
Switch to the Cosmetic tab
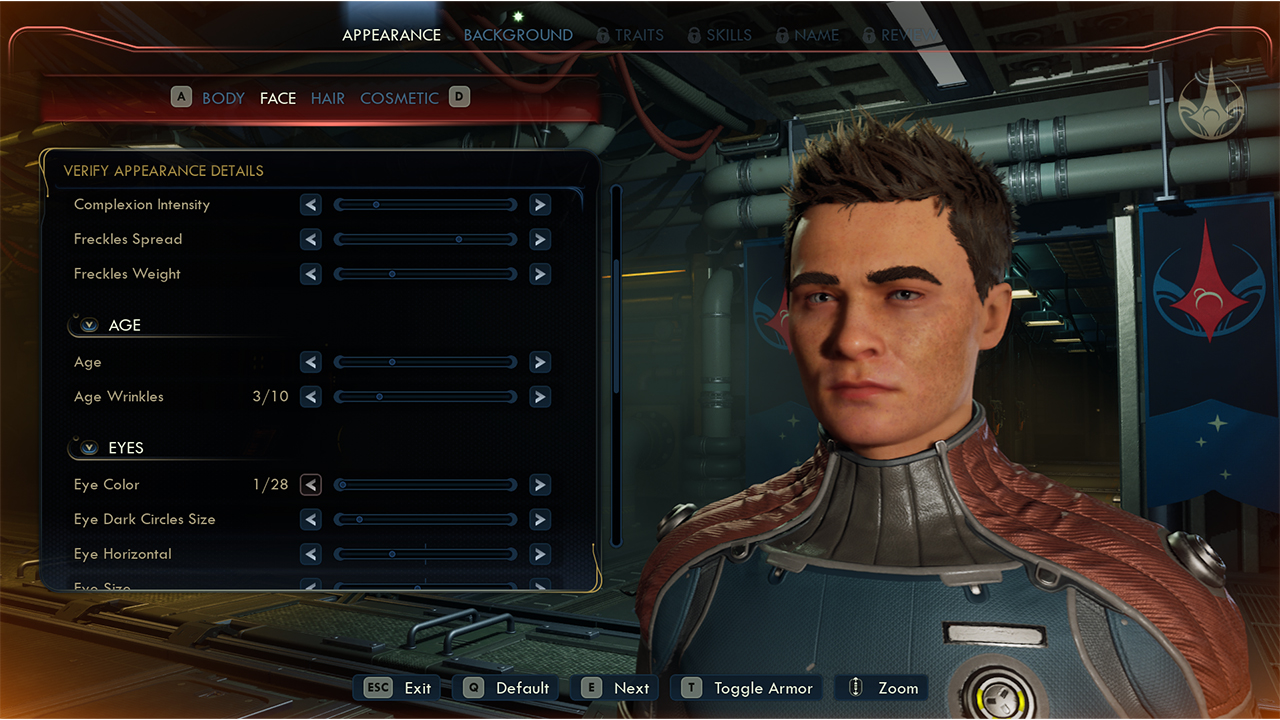tap(399, 98)
